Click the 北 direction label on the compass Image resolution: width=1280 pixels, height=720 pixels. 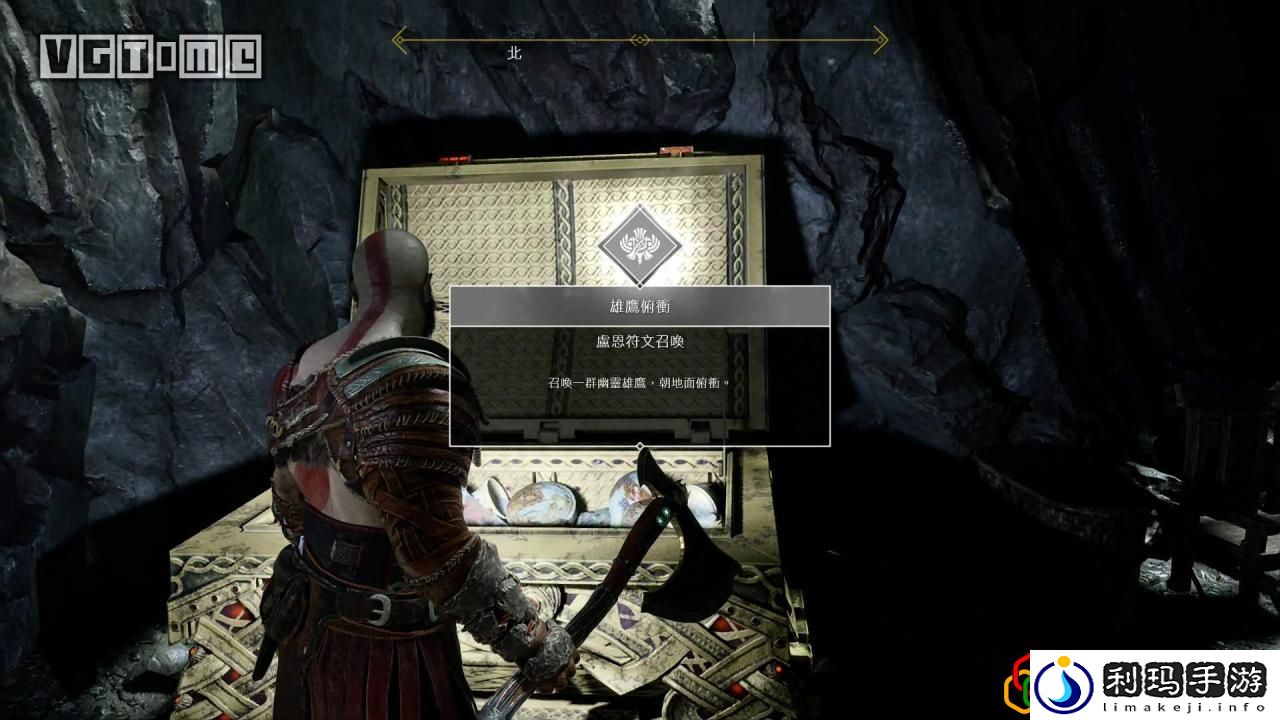point(516,55)
